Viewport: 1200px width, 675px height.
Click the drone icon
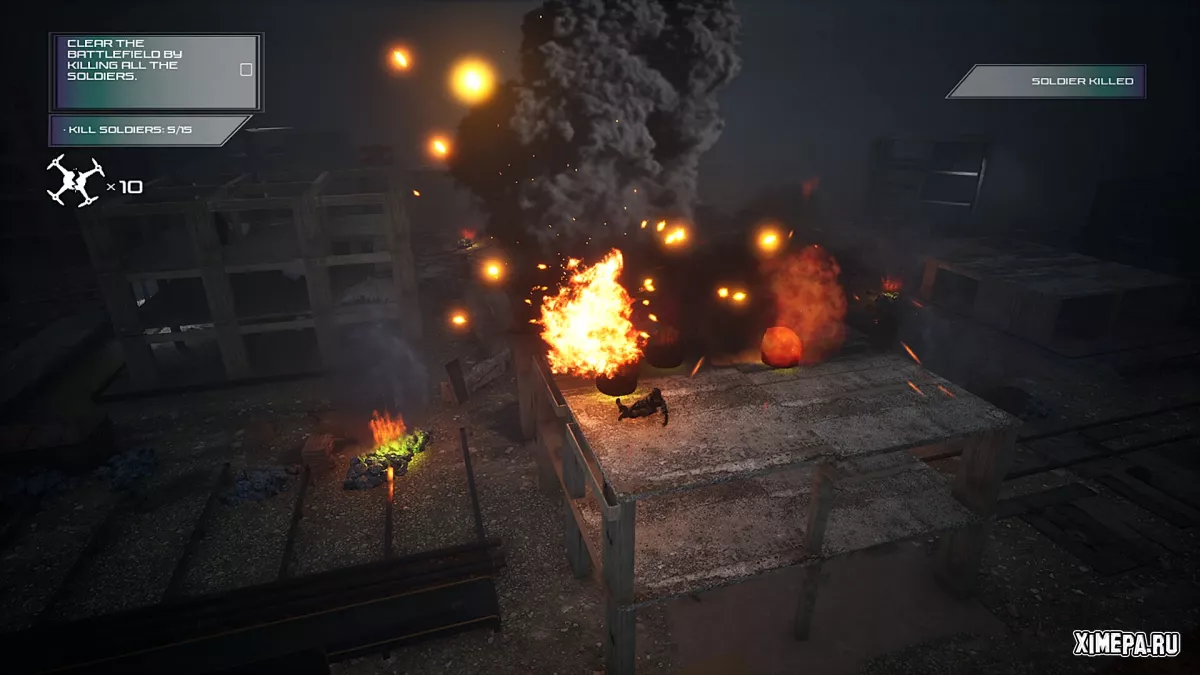click(x=75, y=181)
